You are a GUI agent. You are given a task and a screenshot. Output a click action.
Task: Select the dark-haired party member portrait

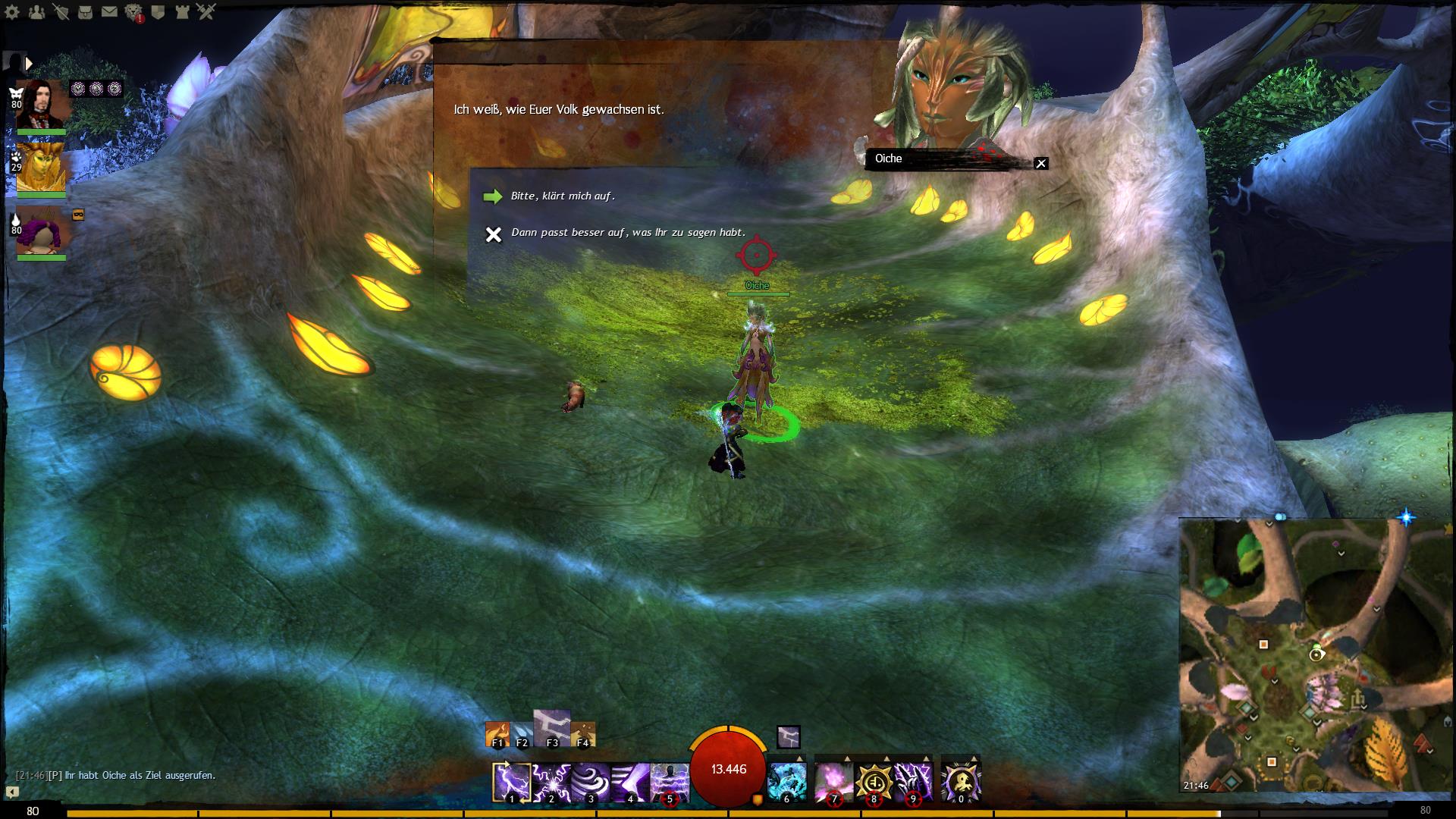tap(42, 104)
